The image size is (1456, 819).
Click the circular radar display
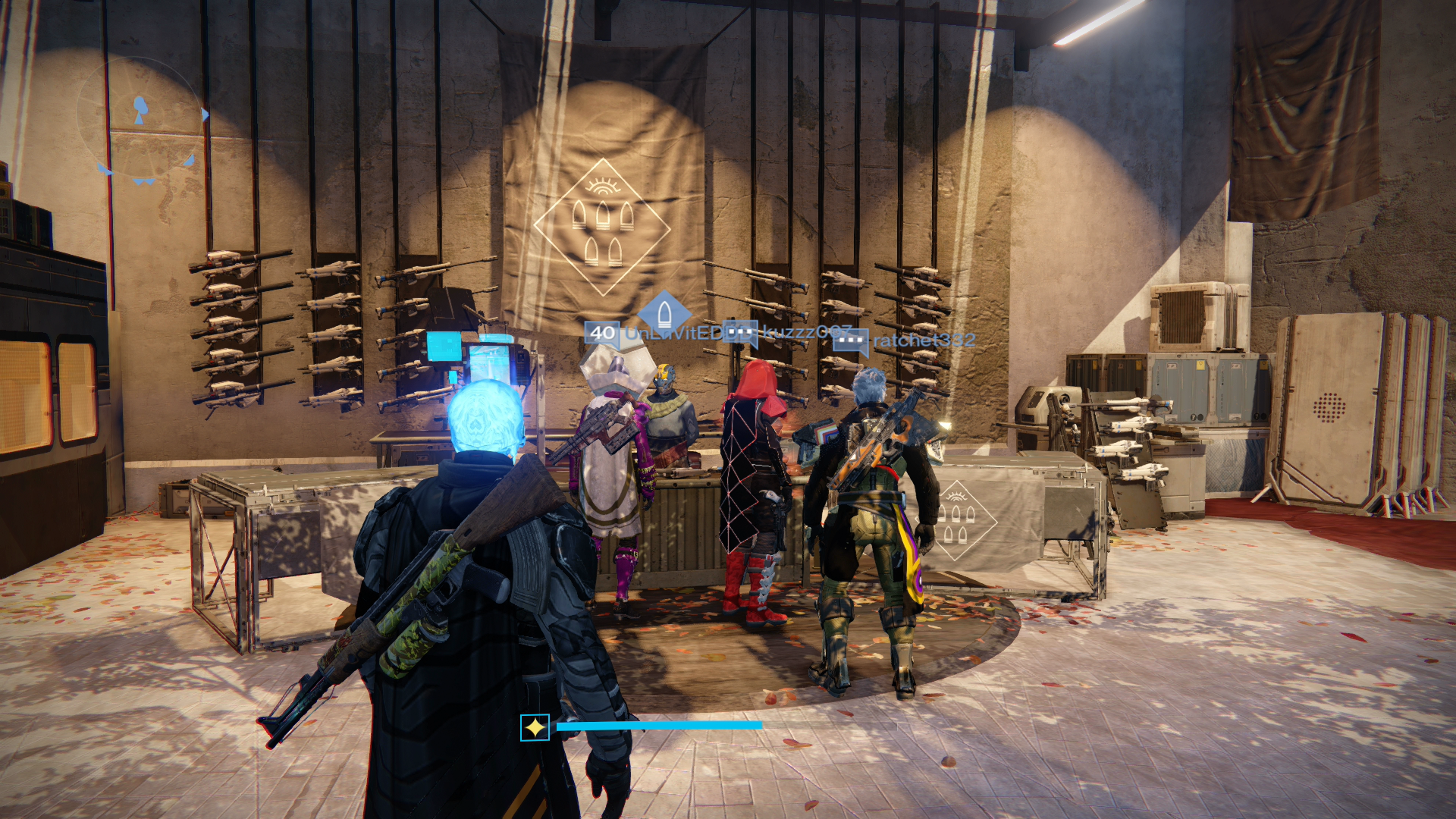coord(143,119)
